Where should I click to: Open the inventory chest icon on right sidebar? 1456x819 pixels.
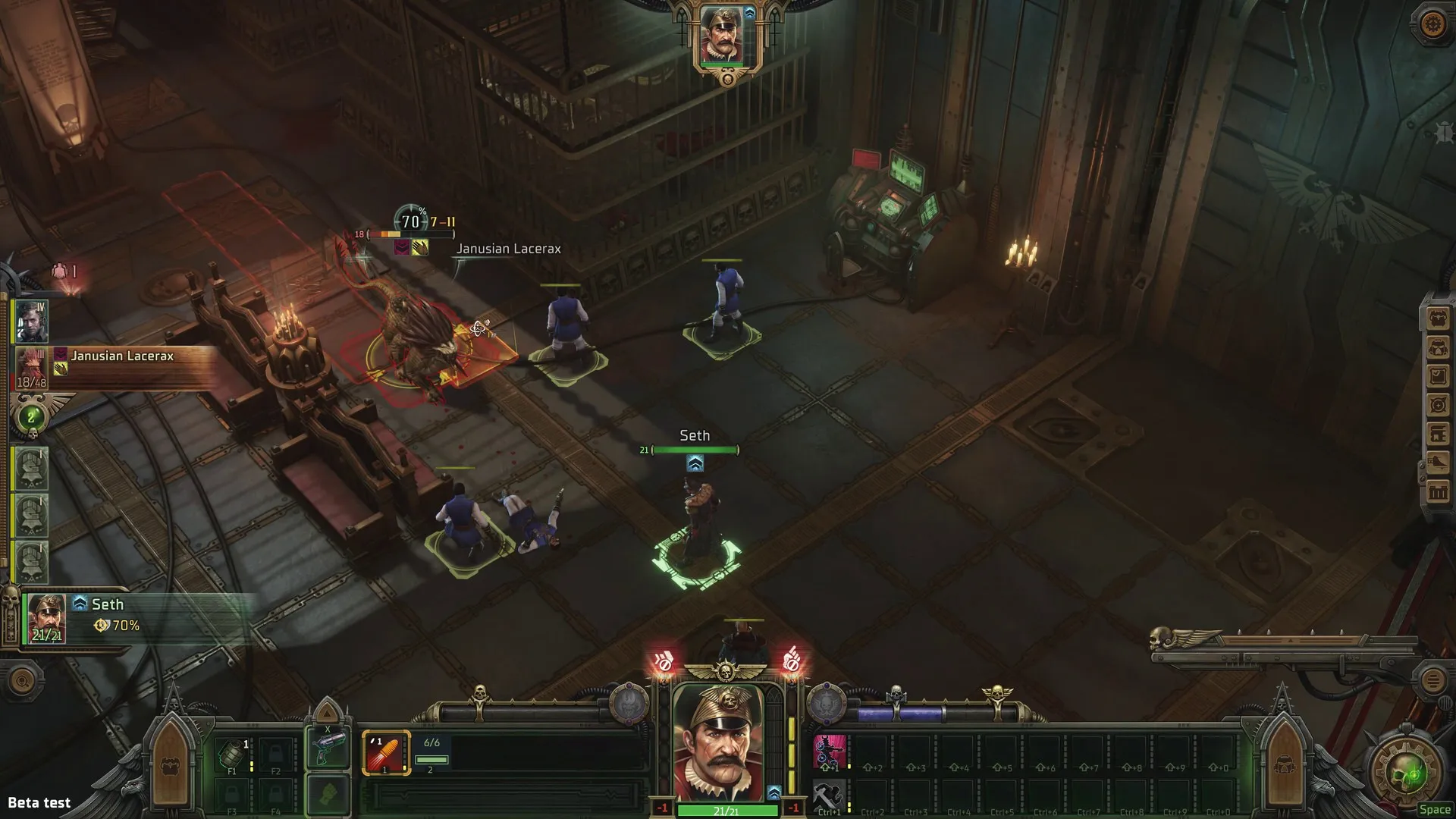point(1436,316)
